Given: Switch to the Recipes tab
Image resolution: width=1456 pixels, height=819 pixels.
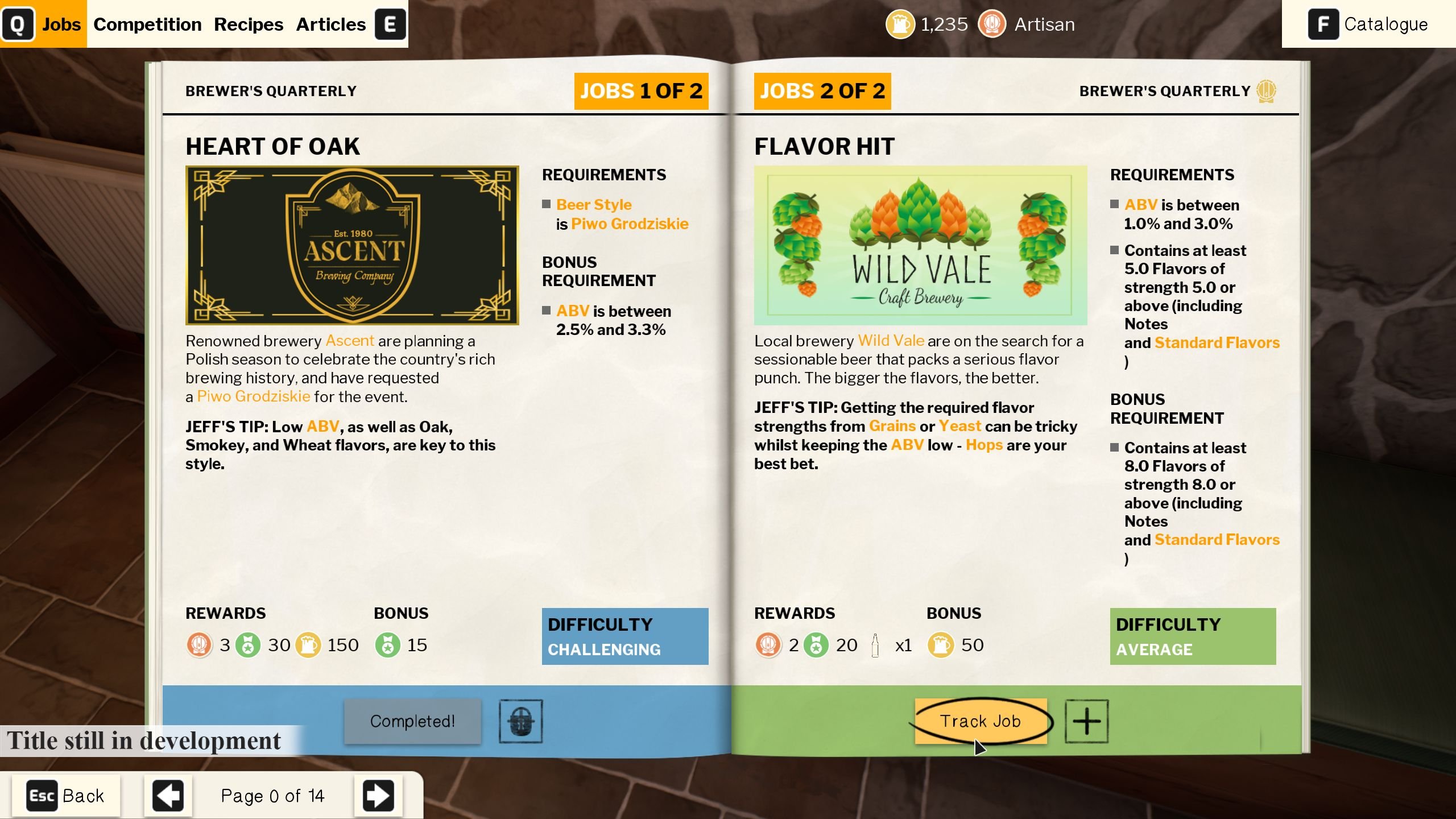Looking at the screenshot, I should click(249, 24).
